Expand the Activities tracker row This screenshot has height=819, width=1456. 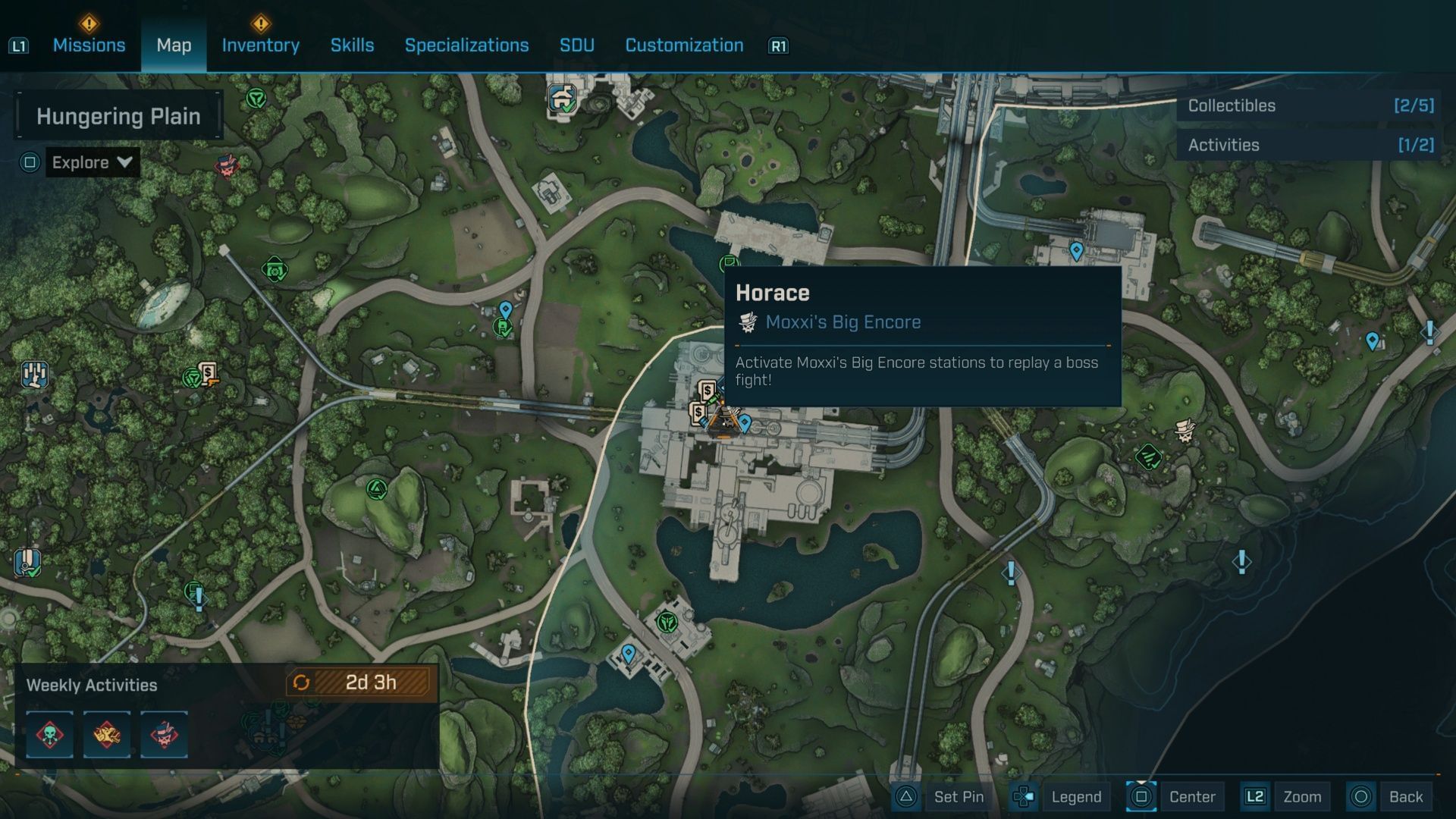[1310, 145]
